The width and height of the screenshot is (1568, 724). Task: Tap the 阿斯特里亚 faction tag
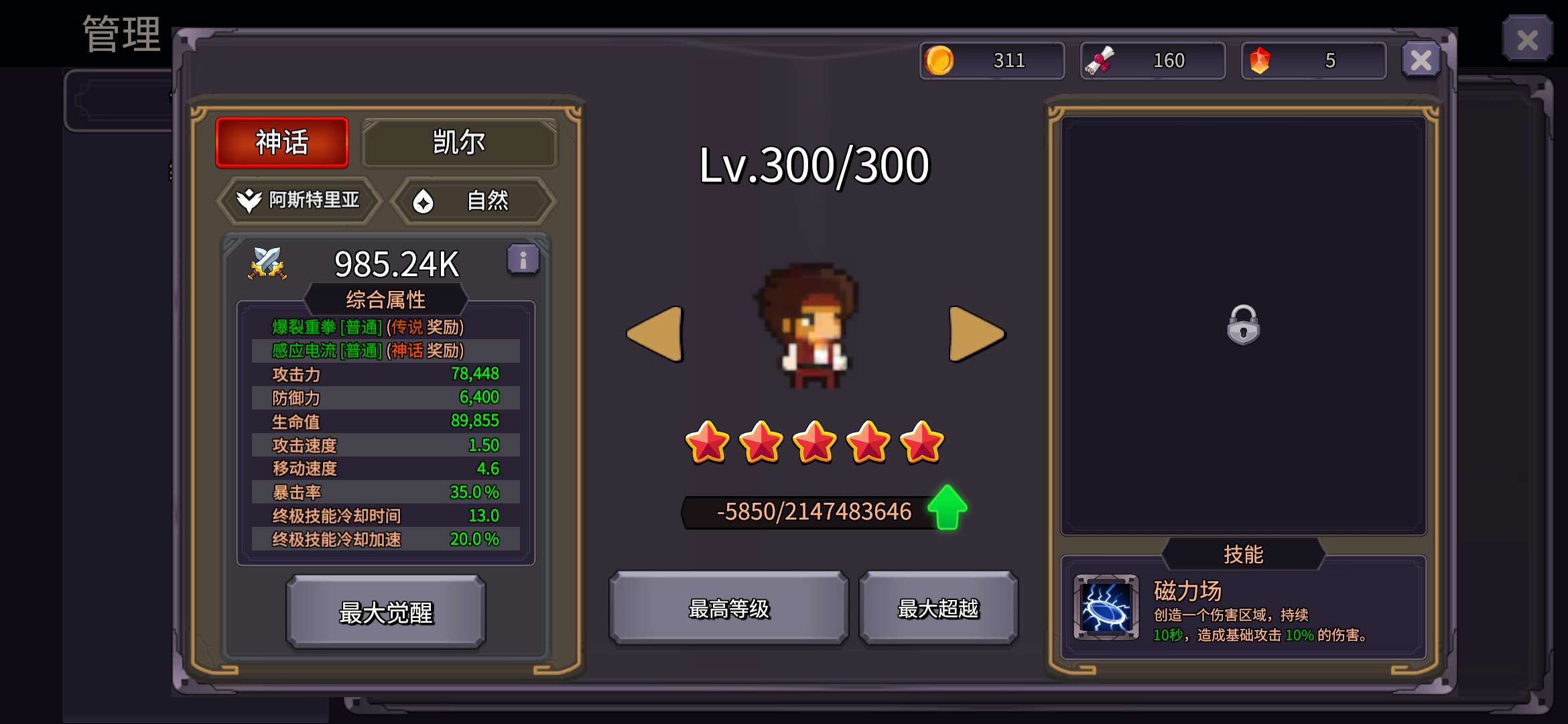300,200
